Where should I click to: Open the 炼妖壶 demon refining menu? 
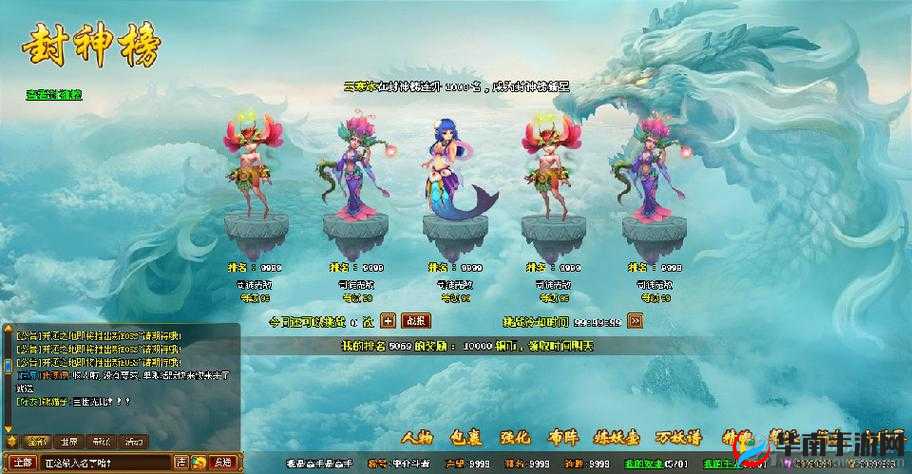tap(617, 438)
